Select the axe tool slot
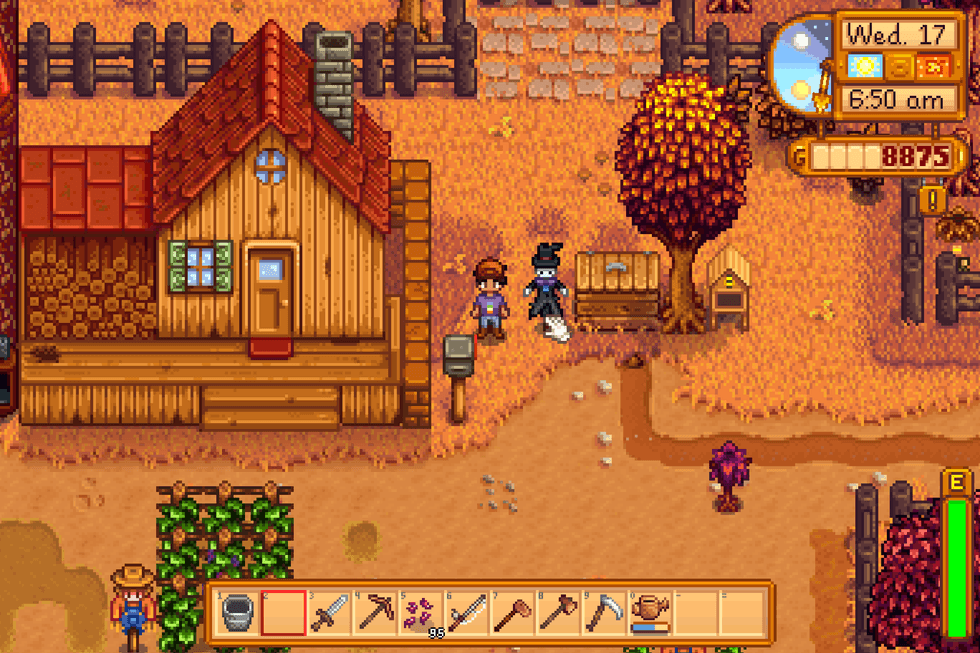This screenshot has width=980, height=653. click(x=559, y=612)
